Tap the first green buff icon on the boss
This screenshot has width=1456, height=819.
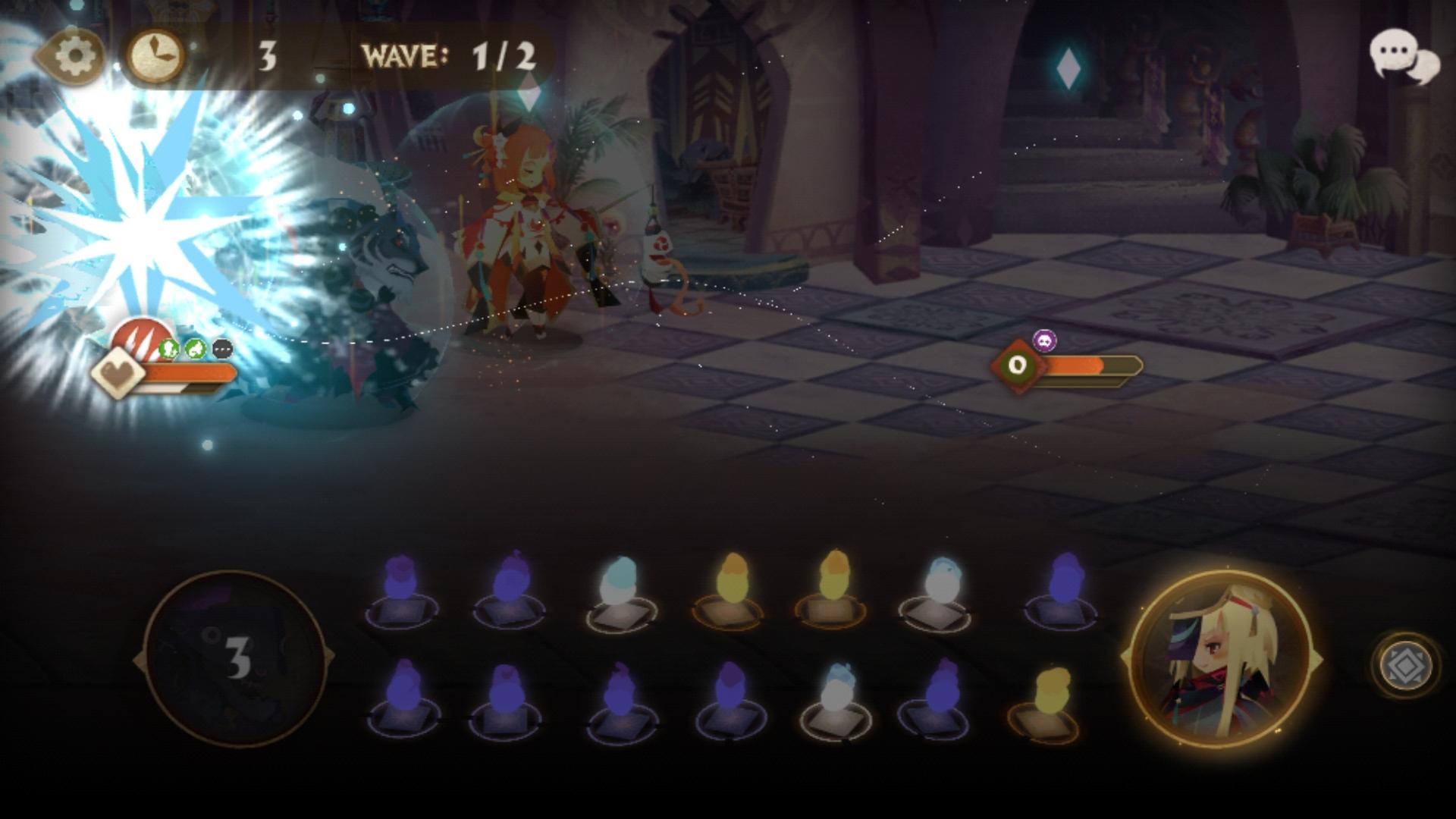[x=168, y=347]
